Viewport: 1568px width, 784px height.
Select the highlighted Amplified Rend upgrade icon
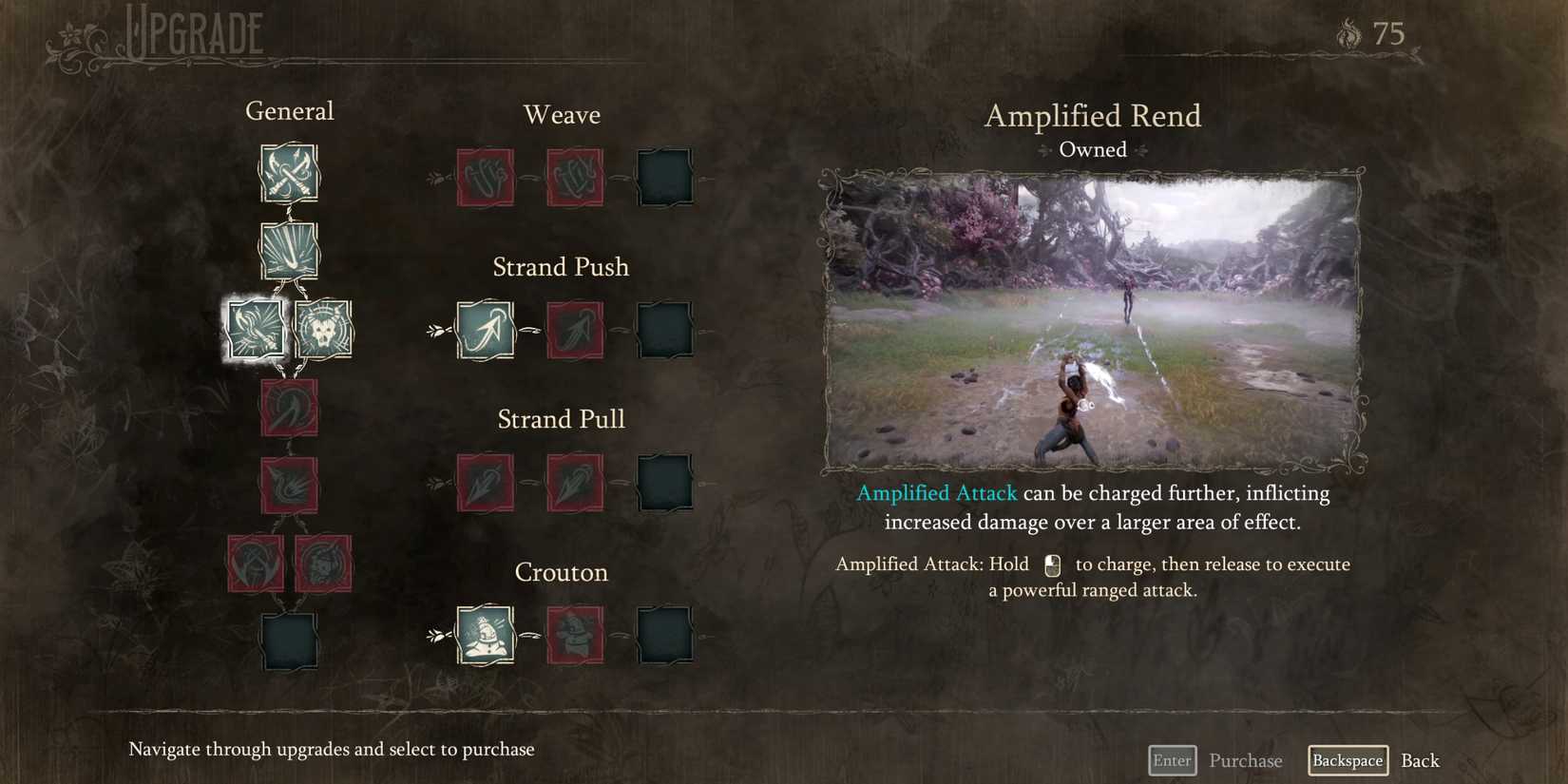coord(255,329)
